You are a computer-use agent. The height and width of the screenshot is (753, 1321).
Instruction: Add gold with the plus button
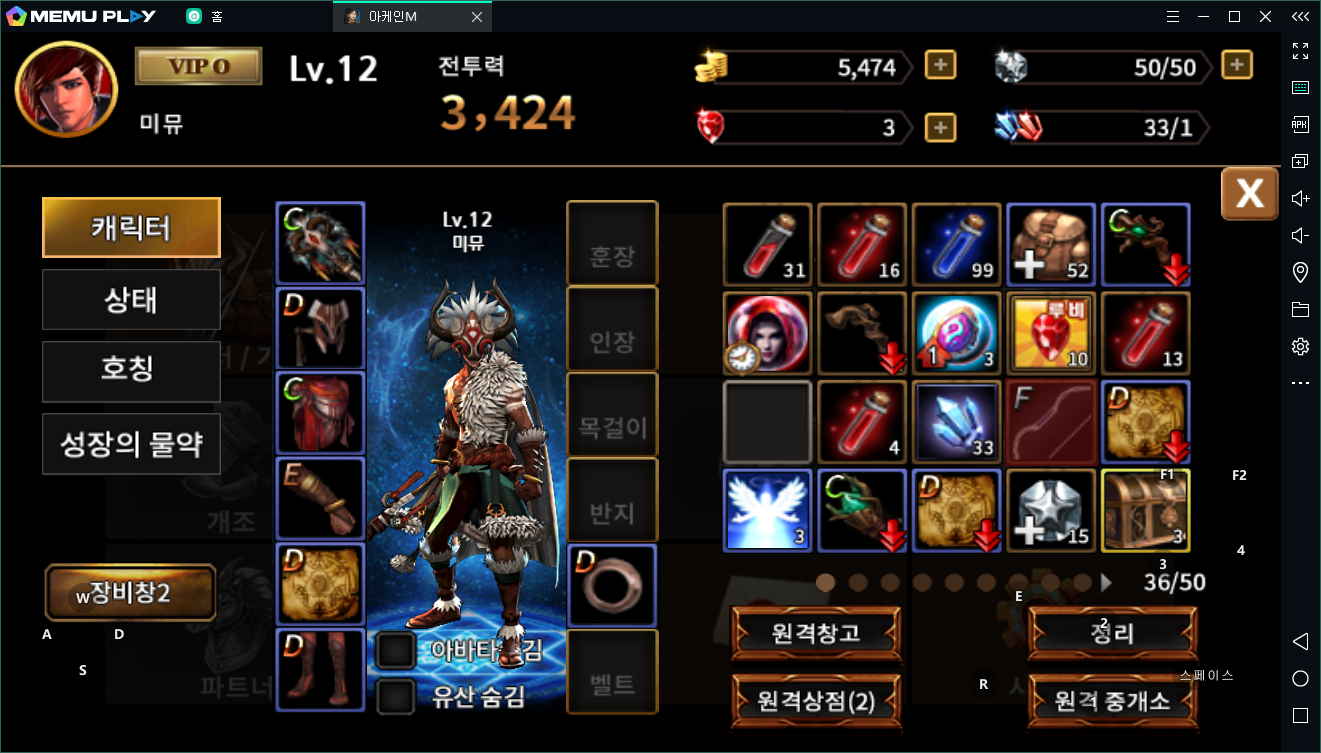coord(940,66)
